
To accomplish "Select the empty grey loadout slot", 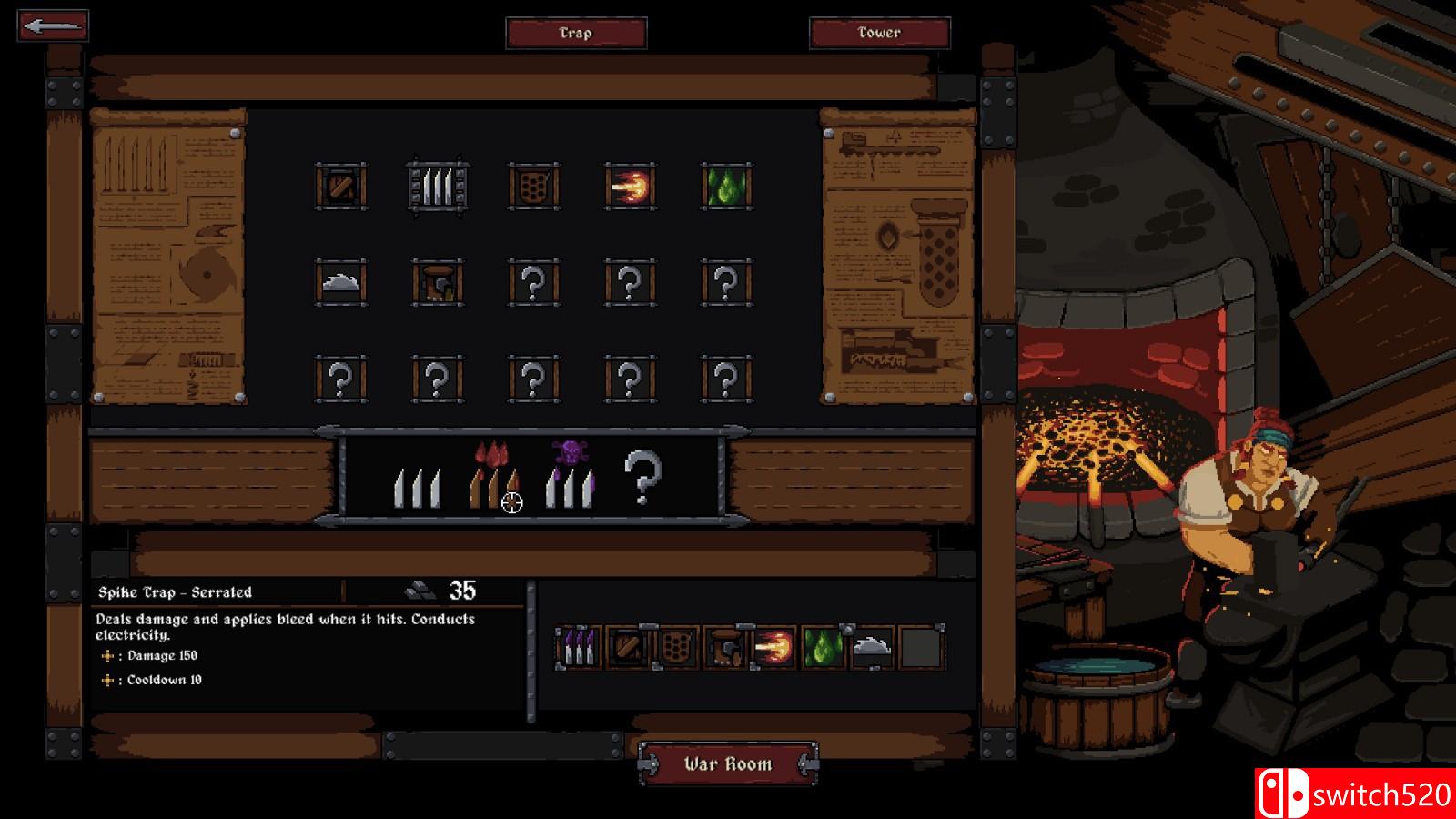I will pos(920,648).
